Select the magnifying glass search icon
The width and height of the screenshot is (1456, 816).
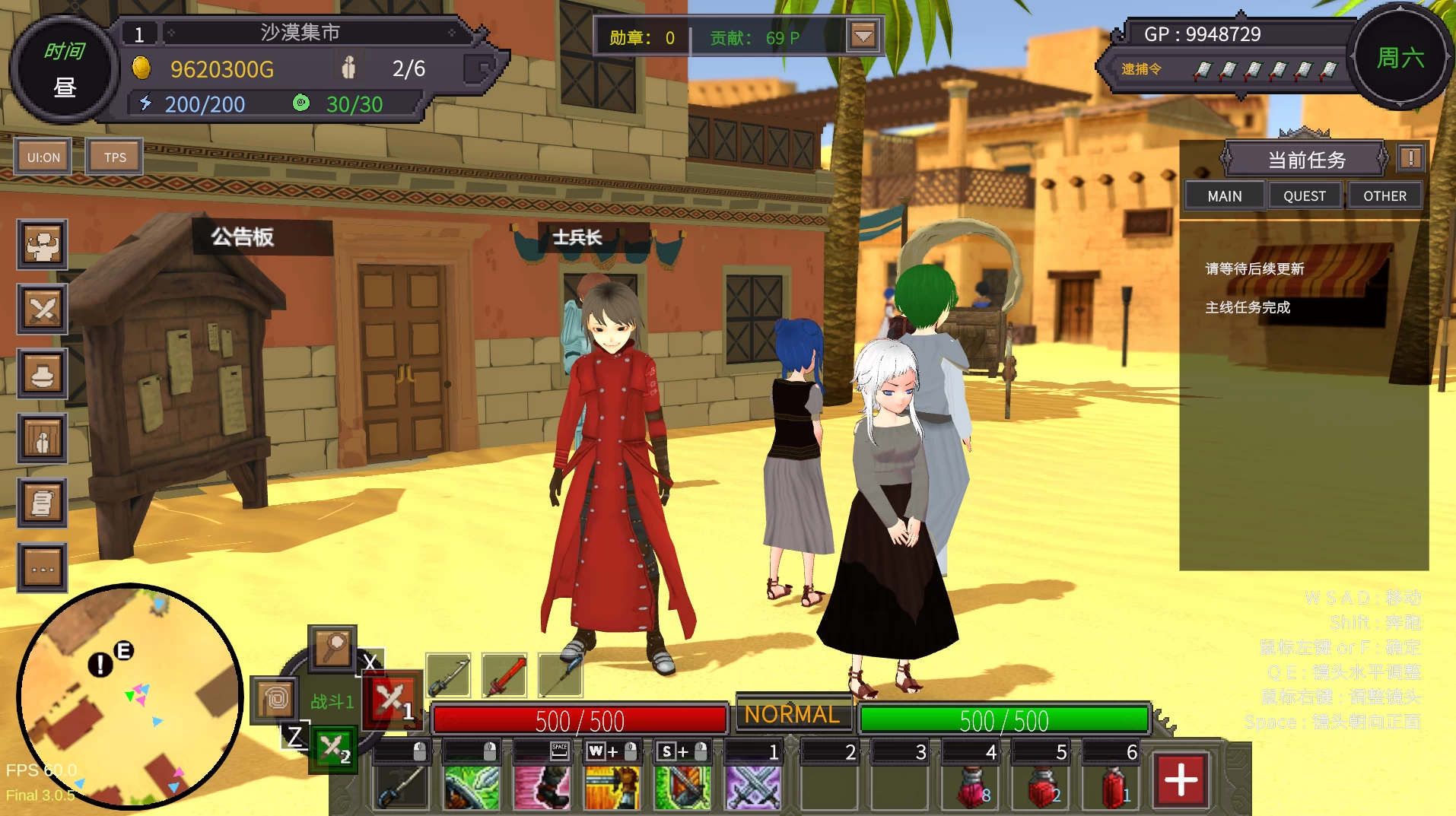pos(332,649)
